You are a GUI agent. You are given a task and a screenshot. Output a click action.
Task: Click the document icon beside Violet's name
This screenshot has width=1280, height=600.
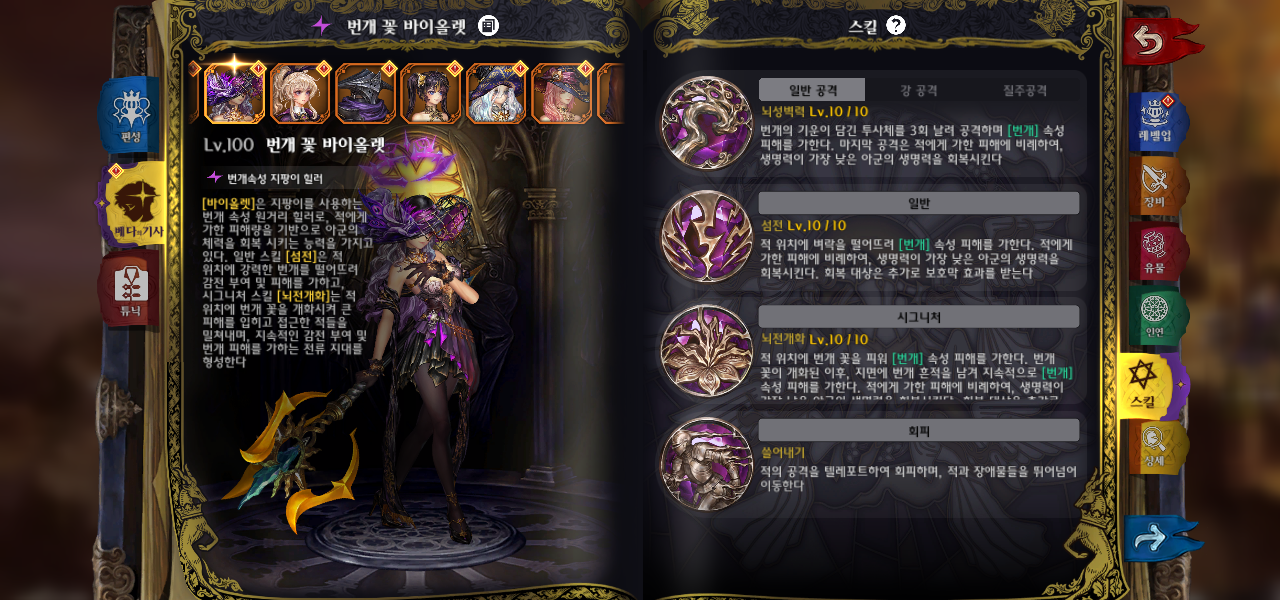click(488, 25)
